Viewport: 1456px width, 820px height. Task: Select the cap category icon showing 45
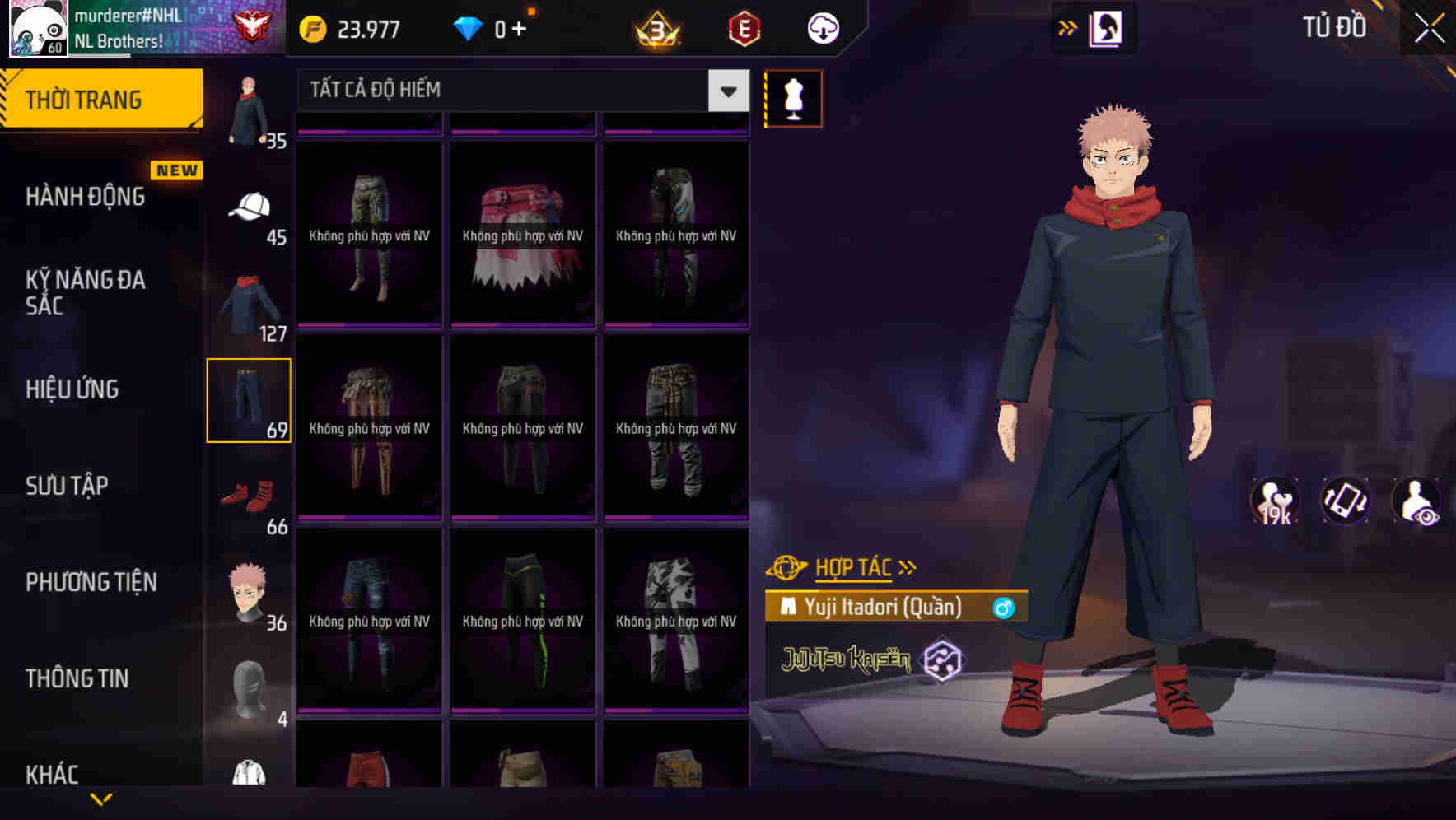click(x=250, y=207)
